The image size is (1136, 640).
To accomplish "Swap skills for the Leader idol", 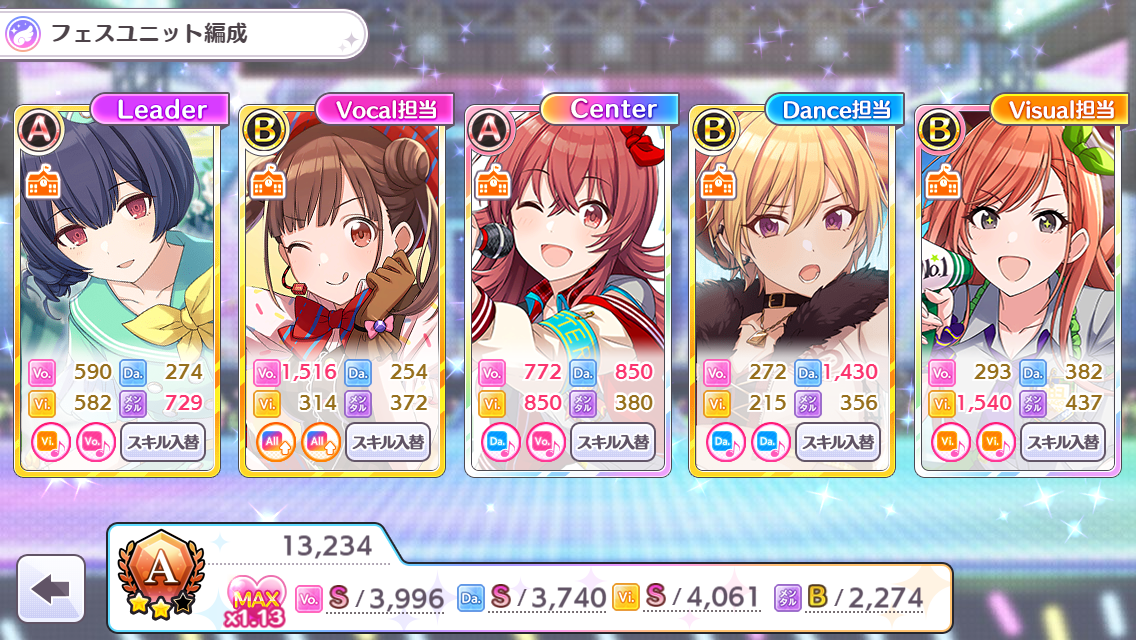I will (163, 441).
